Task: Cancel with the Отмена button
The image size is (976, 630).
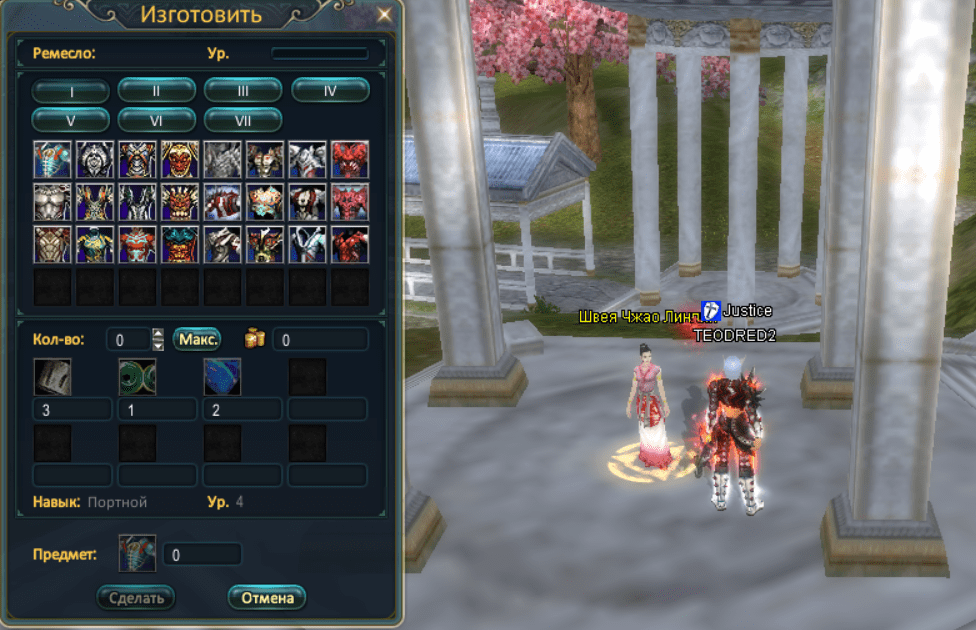Action: click(x=267, y=598)
